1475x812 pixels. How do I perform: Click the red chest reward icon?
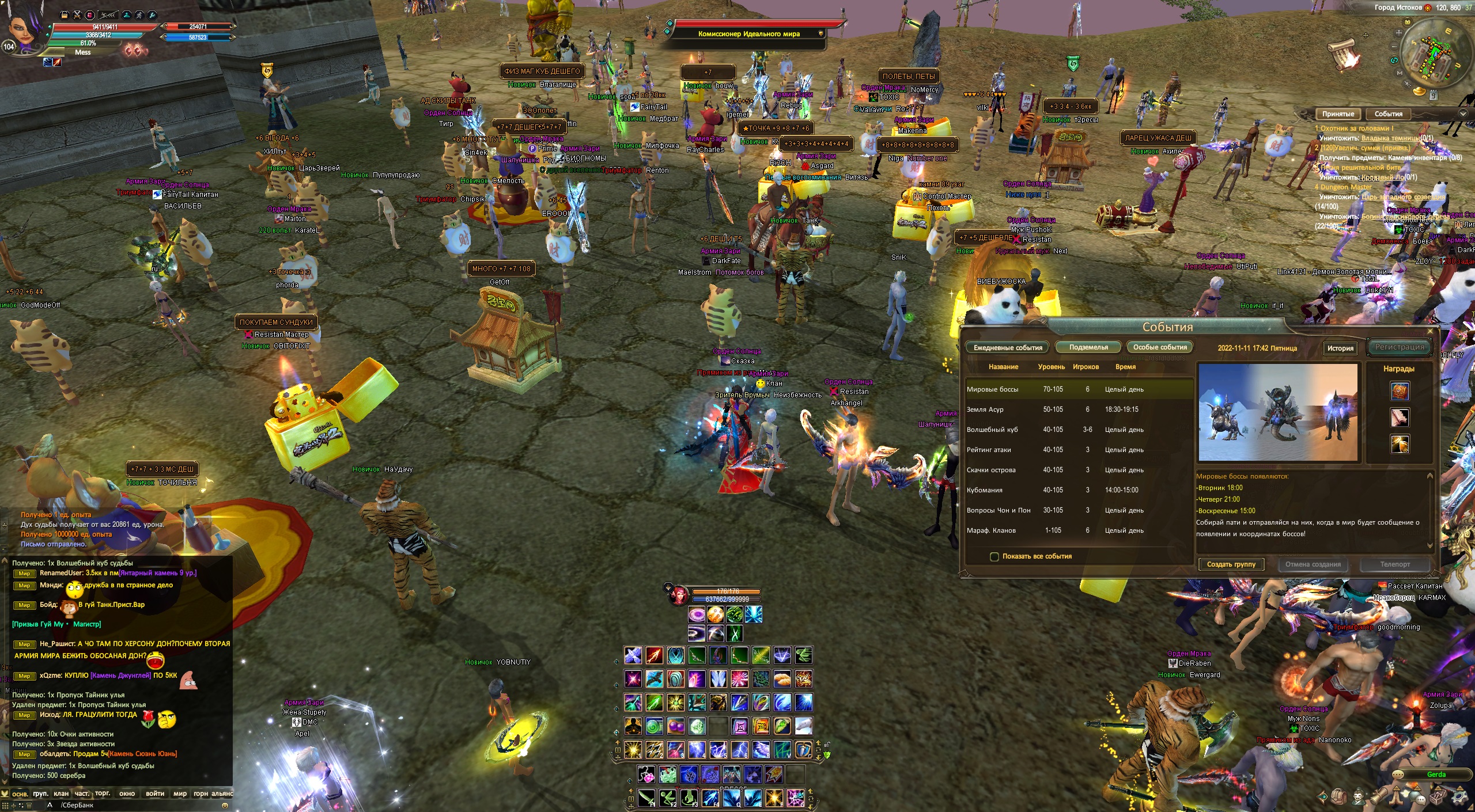1400,391
